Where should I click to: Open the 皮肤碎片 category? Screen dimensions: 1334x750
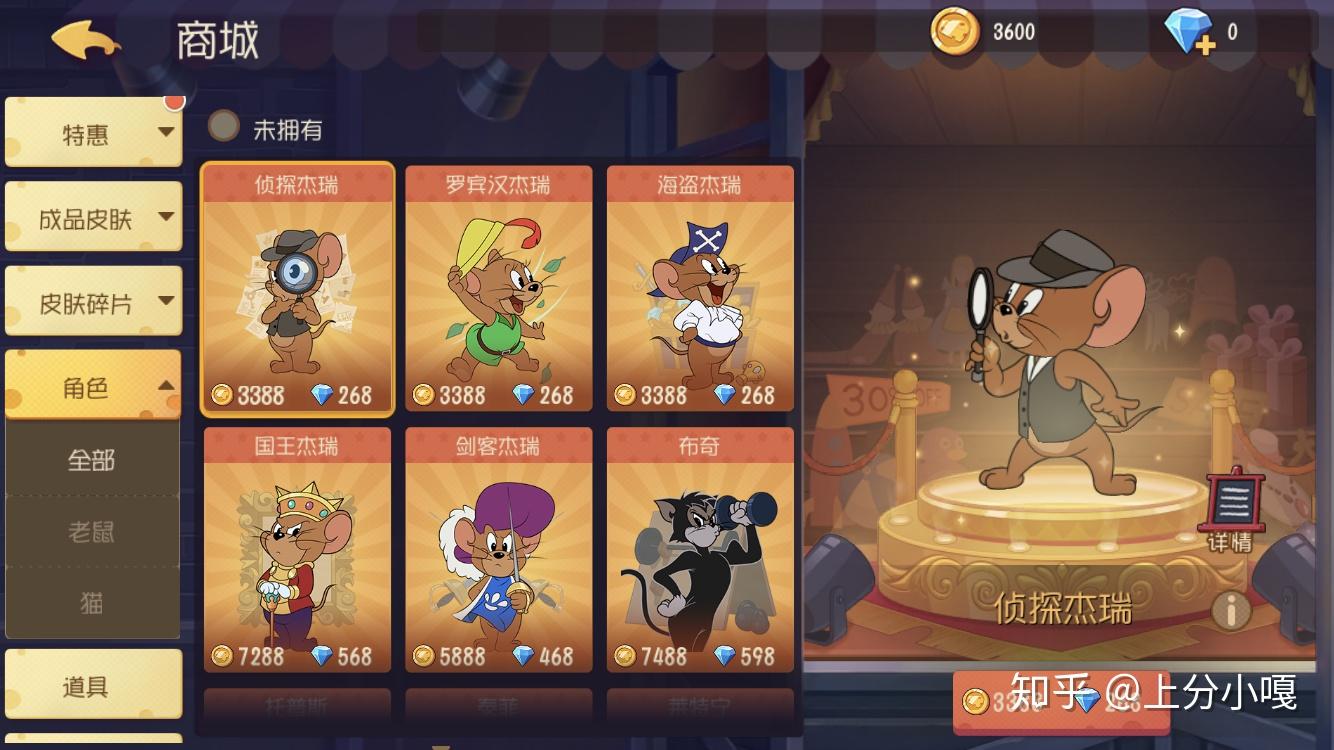93,302
